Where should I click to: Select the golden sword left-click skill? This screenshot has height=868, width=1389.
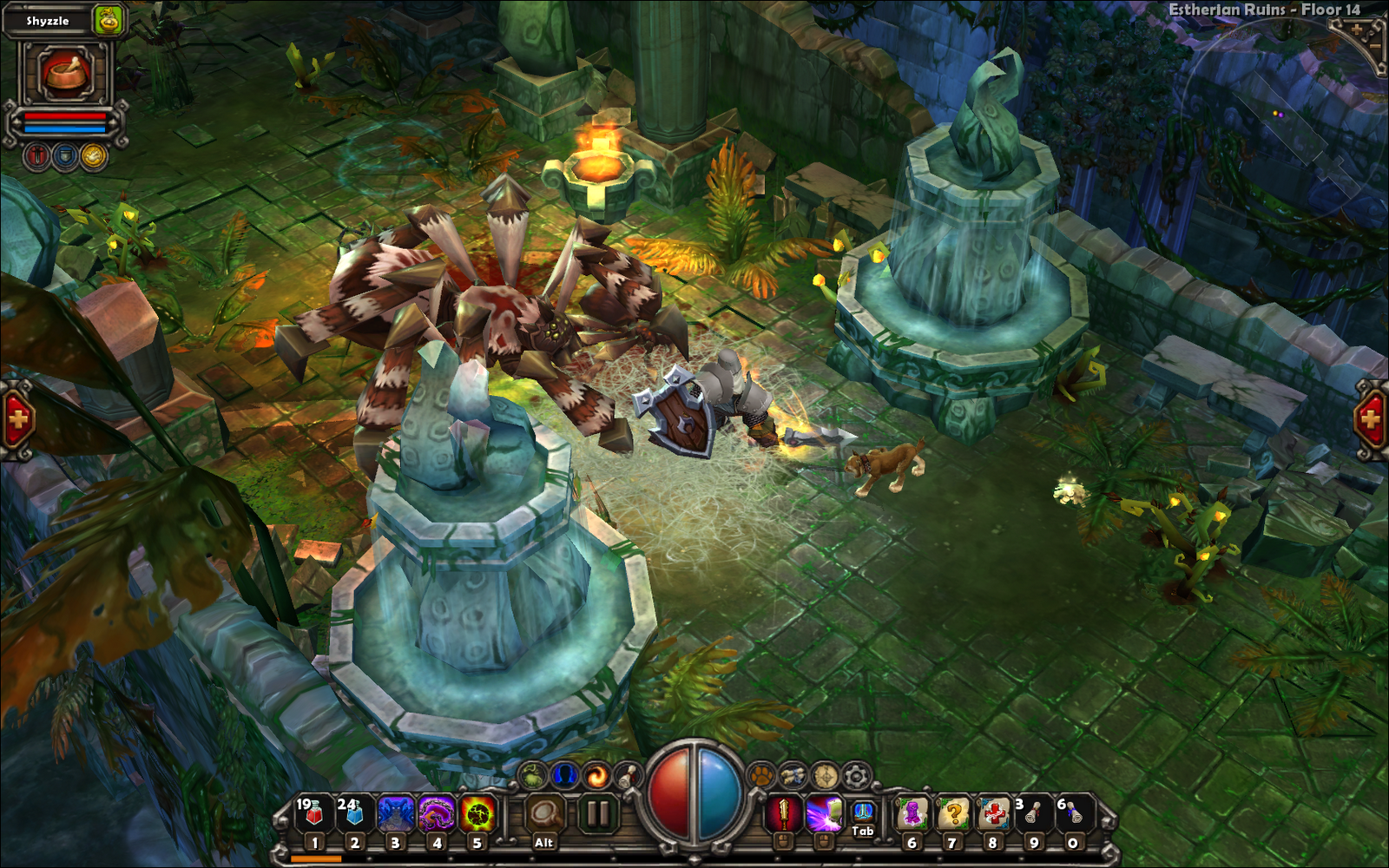[x=783, y=814]
